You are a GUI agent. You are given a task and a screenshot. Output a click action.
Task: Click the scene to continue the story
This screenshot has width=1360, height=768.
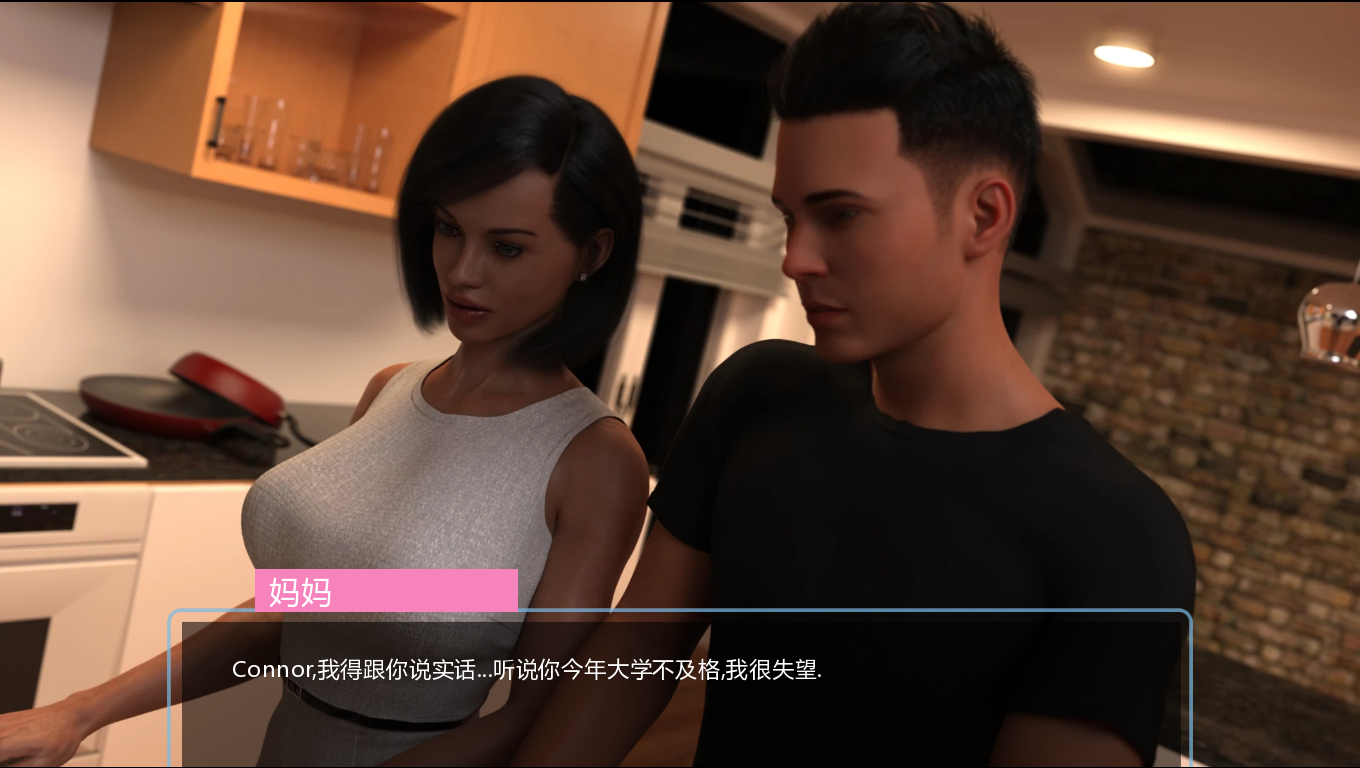[x=680, y=300]
